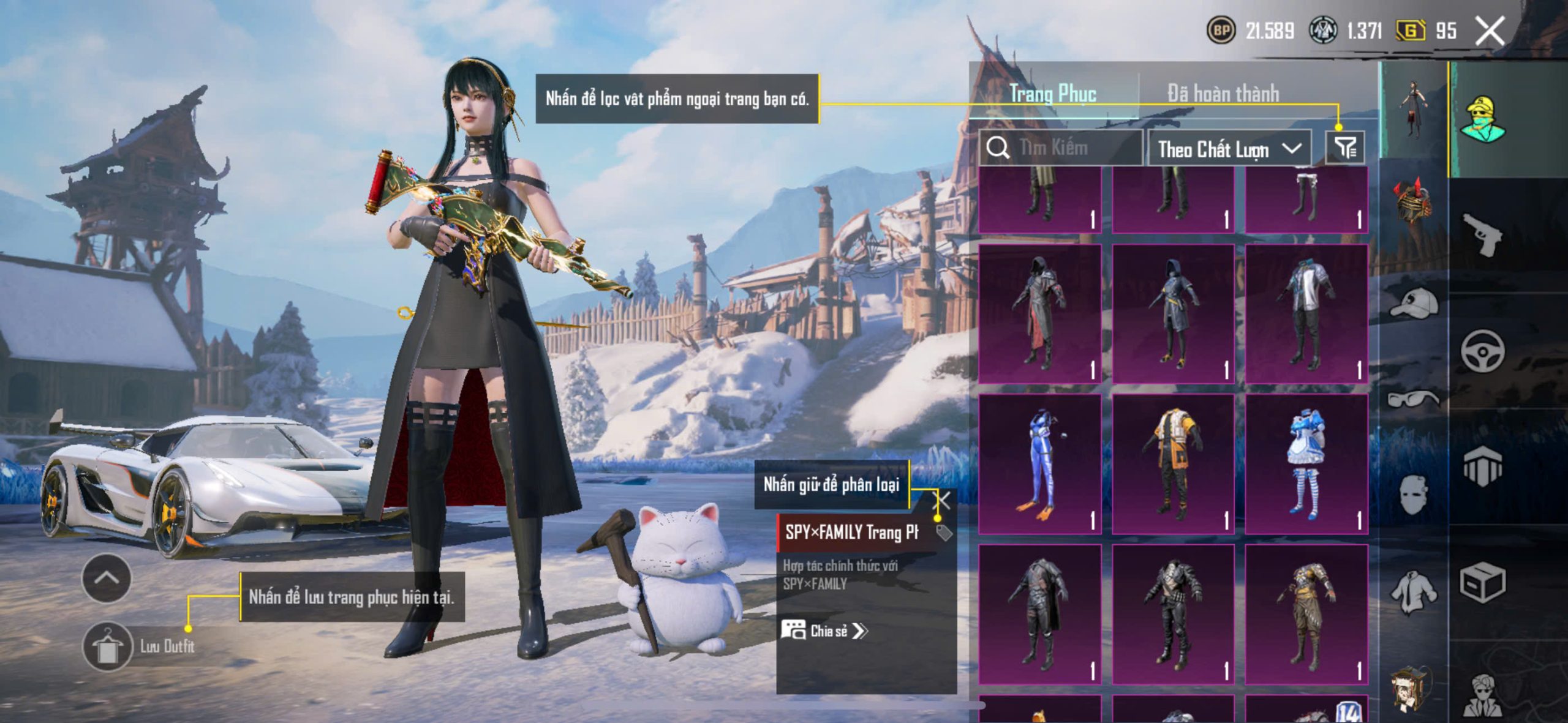1568x723 pixels.
Task: Open the Đã hoàn thành tab
Action: pyautogui.click(x=1223, y=94)
